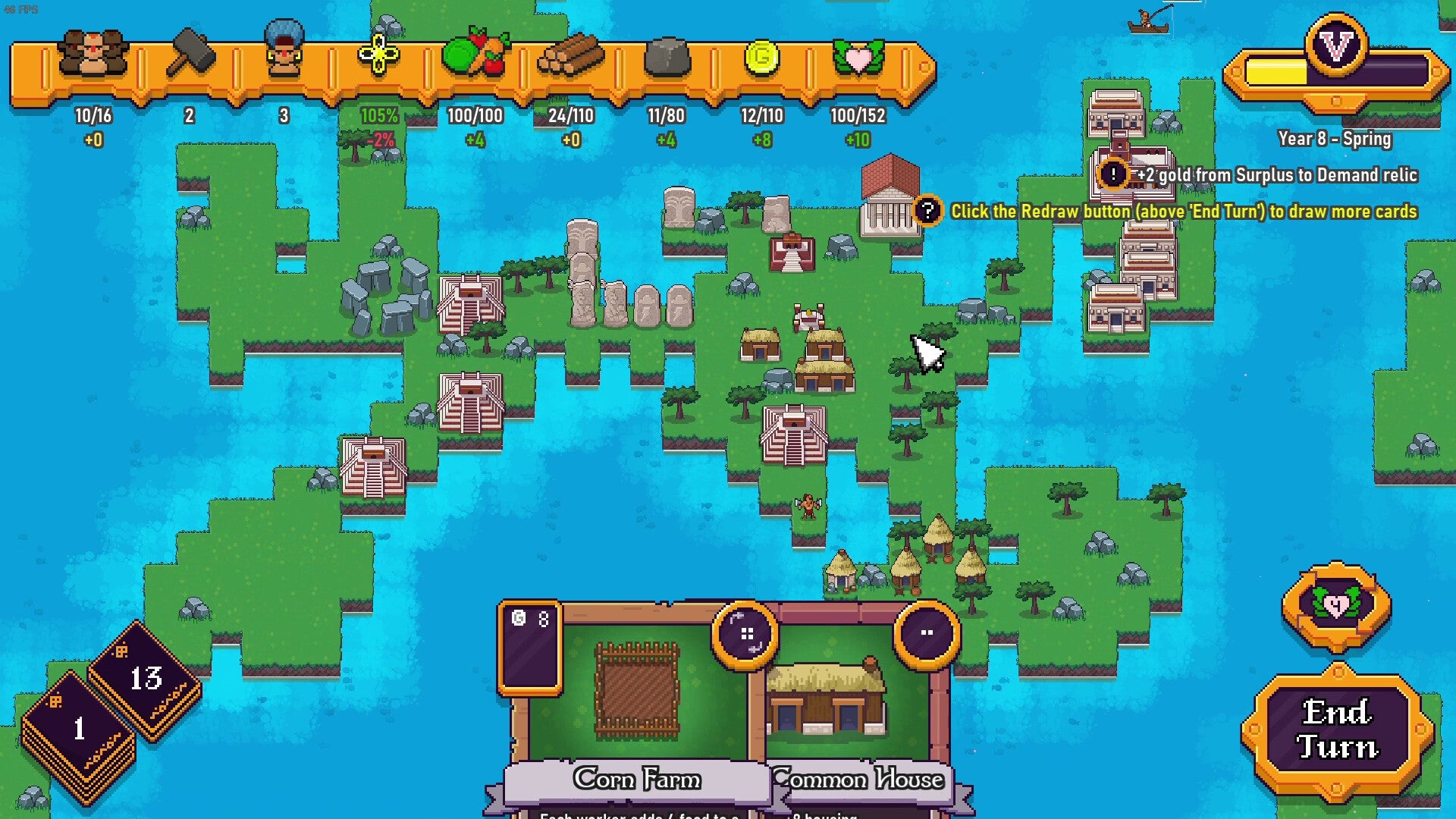Screen dimensions: 1456x819
Task: Click the windmill efficiency icon showing 105%
Action: point(377,55)
